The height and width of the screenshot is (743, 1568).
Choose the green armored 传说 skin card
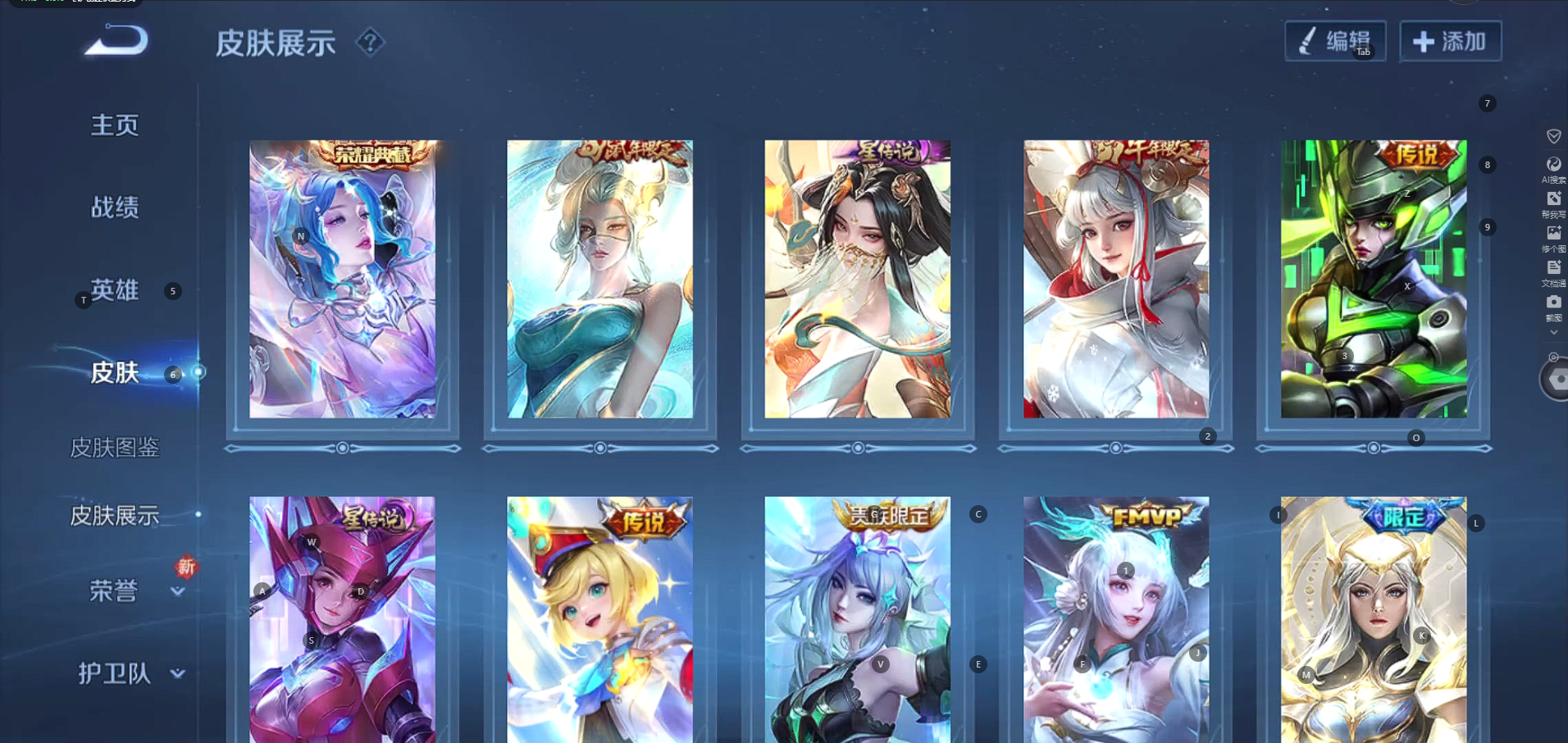tap(1374, 279)
